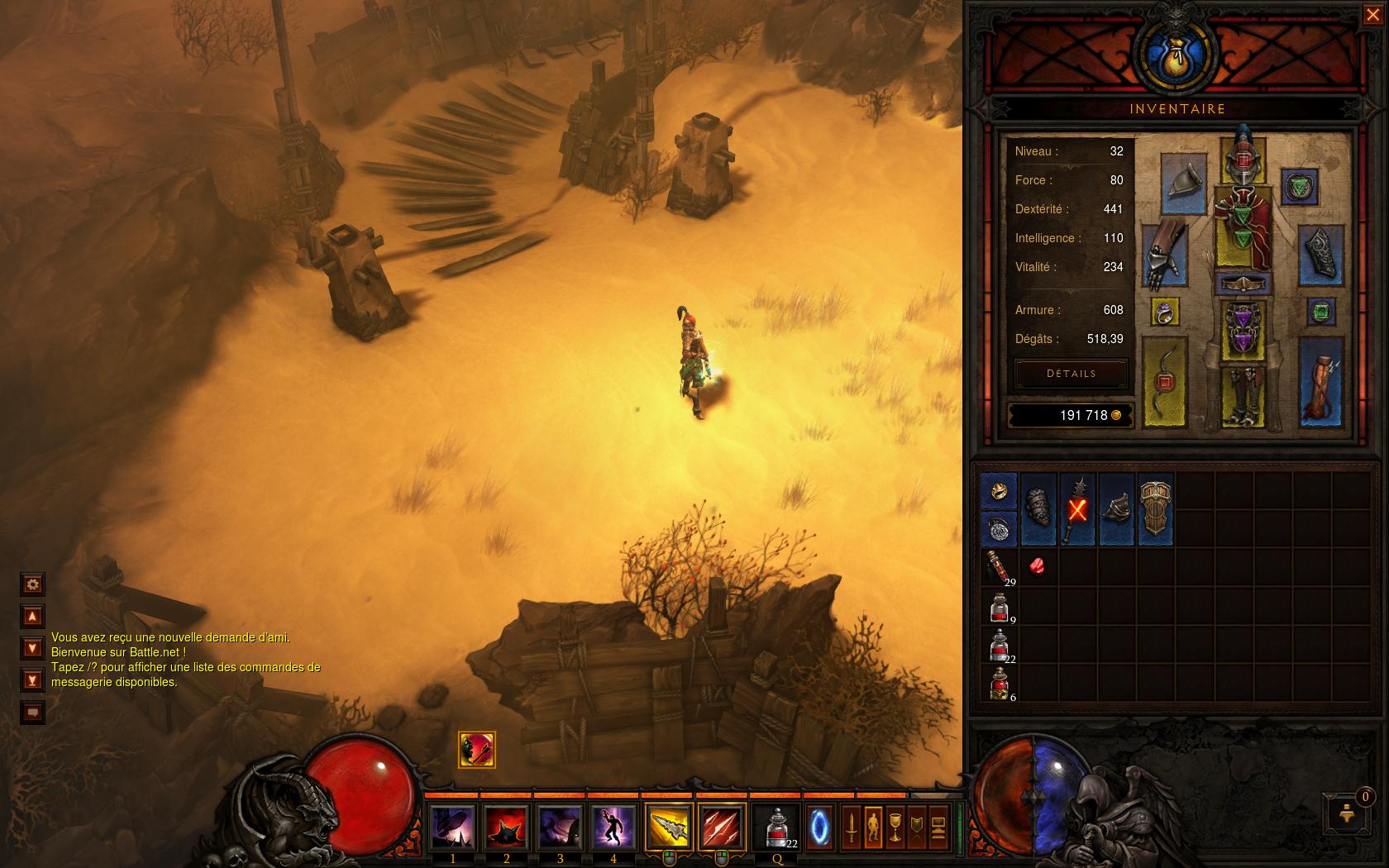Open the game menu computer icon

(x=938, y=827)
